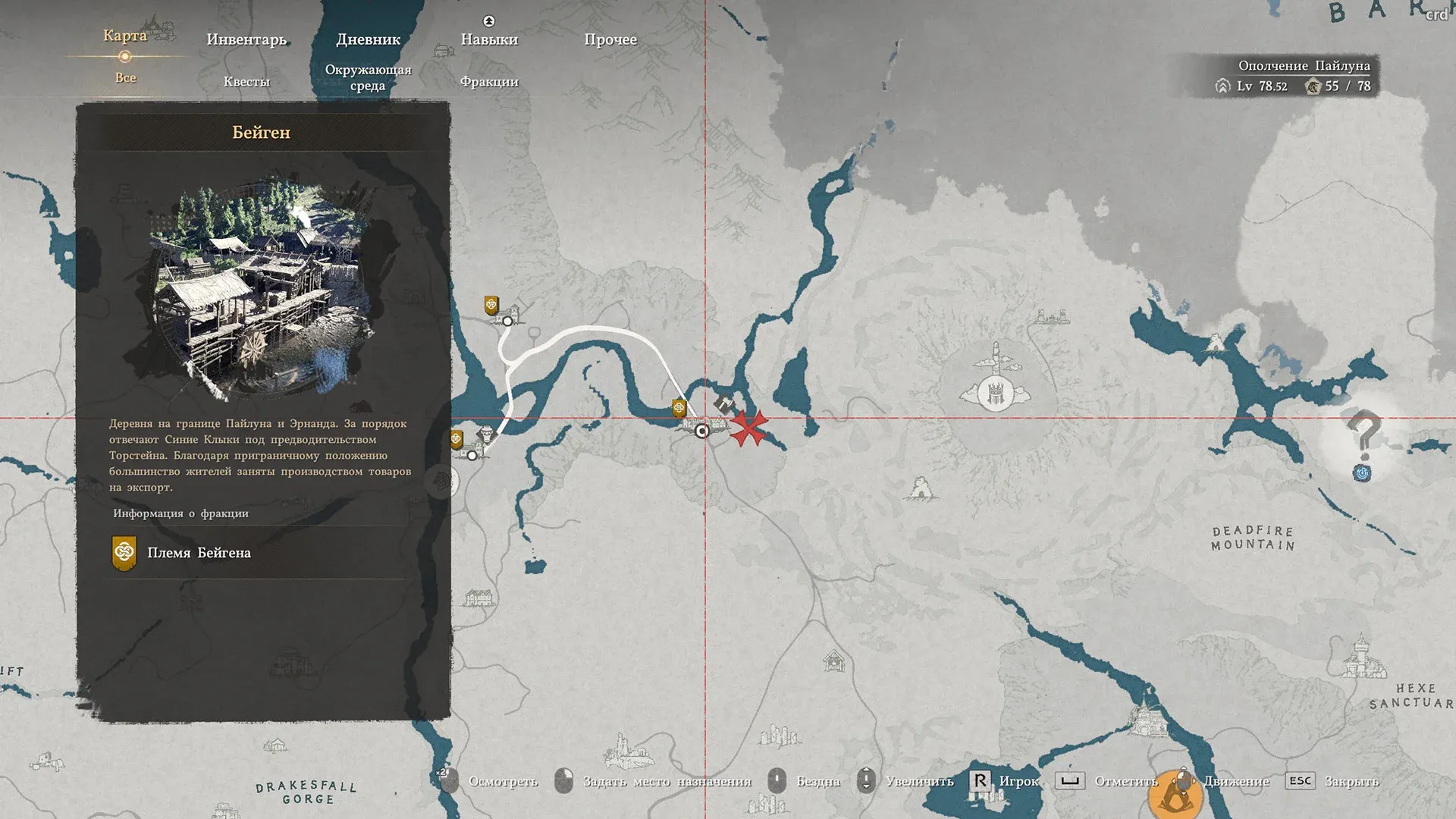This screenshot has height=819, width=1456.
Task: Open the Инвентарь tab
Action: coord(246,39)
